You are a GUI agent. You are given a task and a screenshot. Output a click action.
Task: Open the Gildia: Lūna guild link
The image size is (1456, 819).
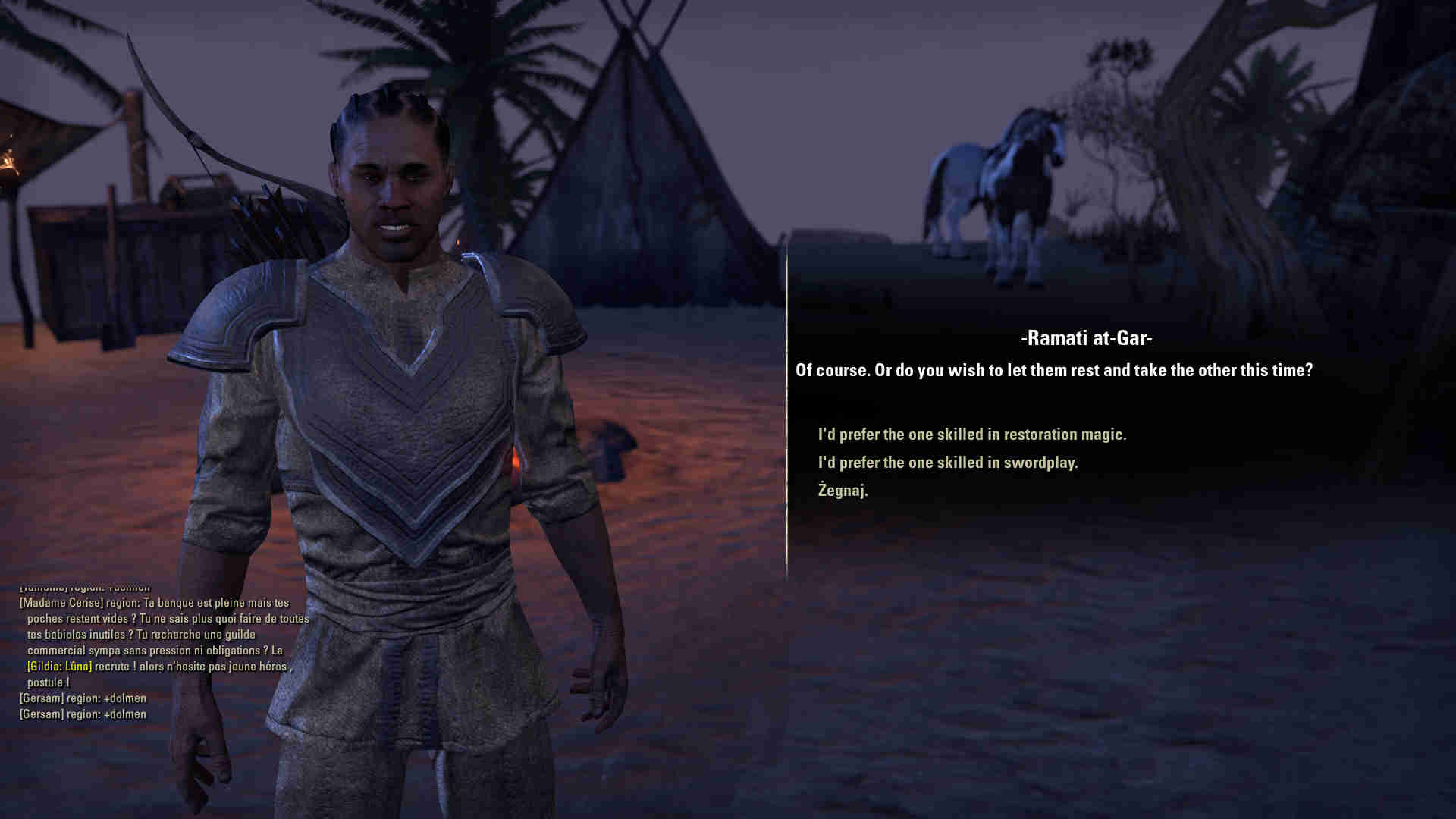click(59, 667)
